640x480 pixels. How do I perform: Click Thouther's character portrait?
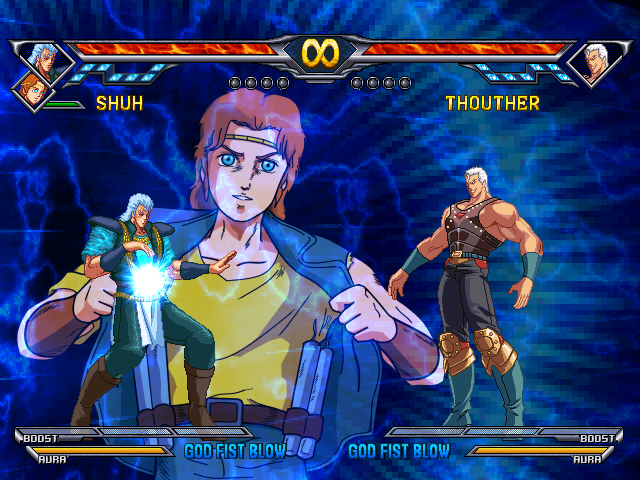(598, 63)
